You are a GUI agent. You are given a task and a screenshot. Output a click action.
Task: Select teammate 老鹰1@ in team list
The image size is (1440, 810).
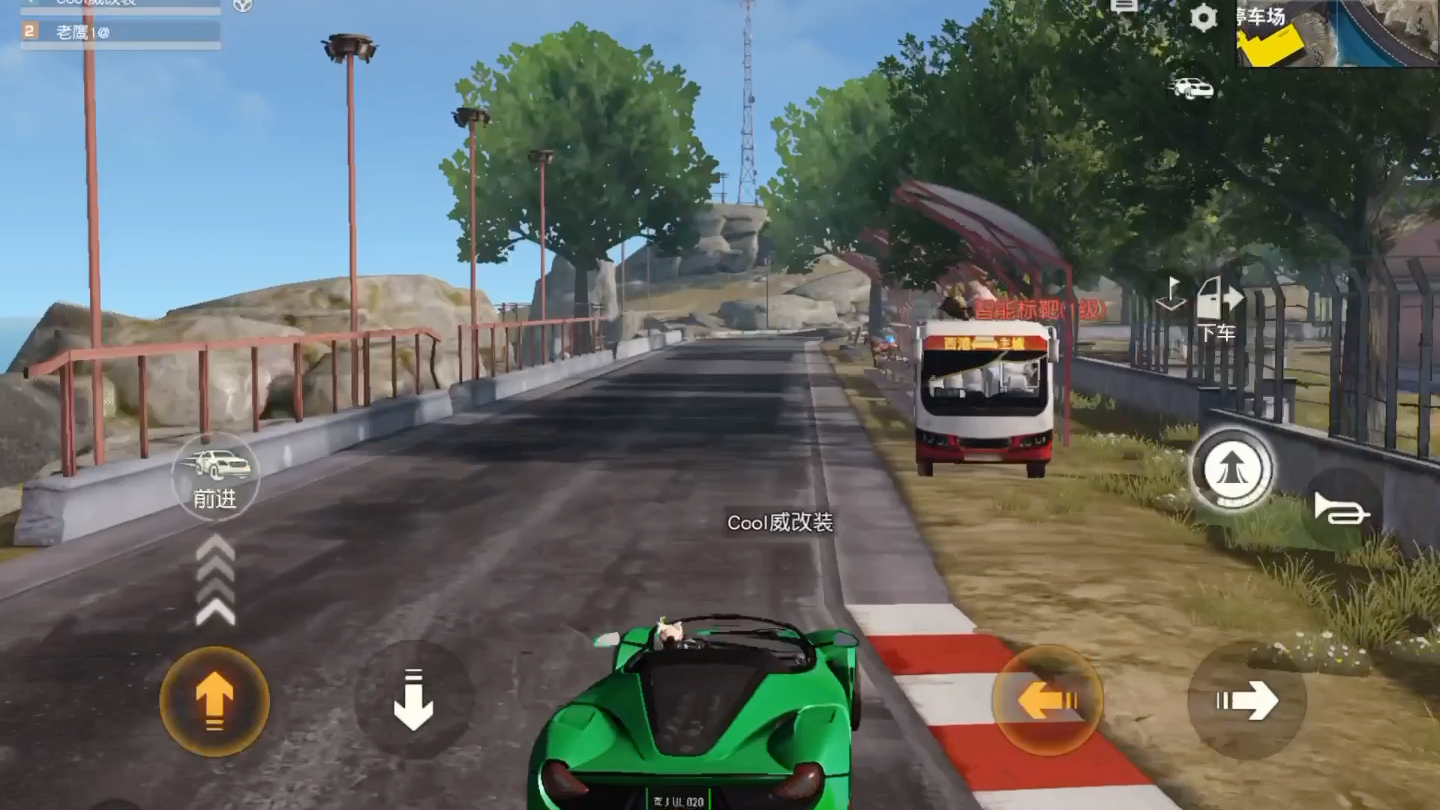(x=120, y=32)
